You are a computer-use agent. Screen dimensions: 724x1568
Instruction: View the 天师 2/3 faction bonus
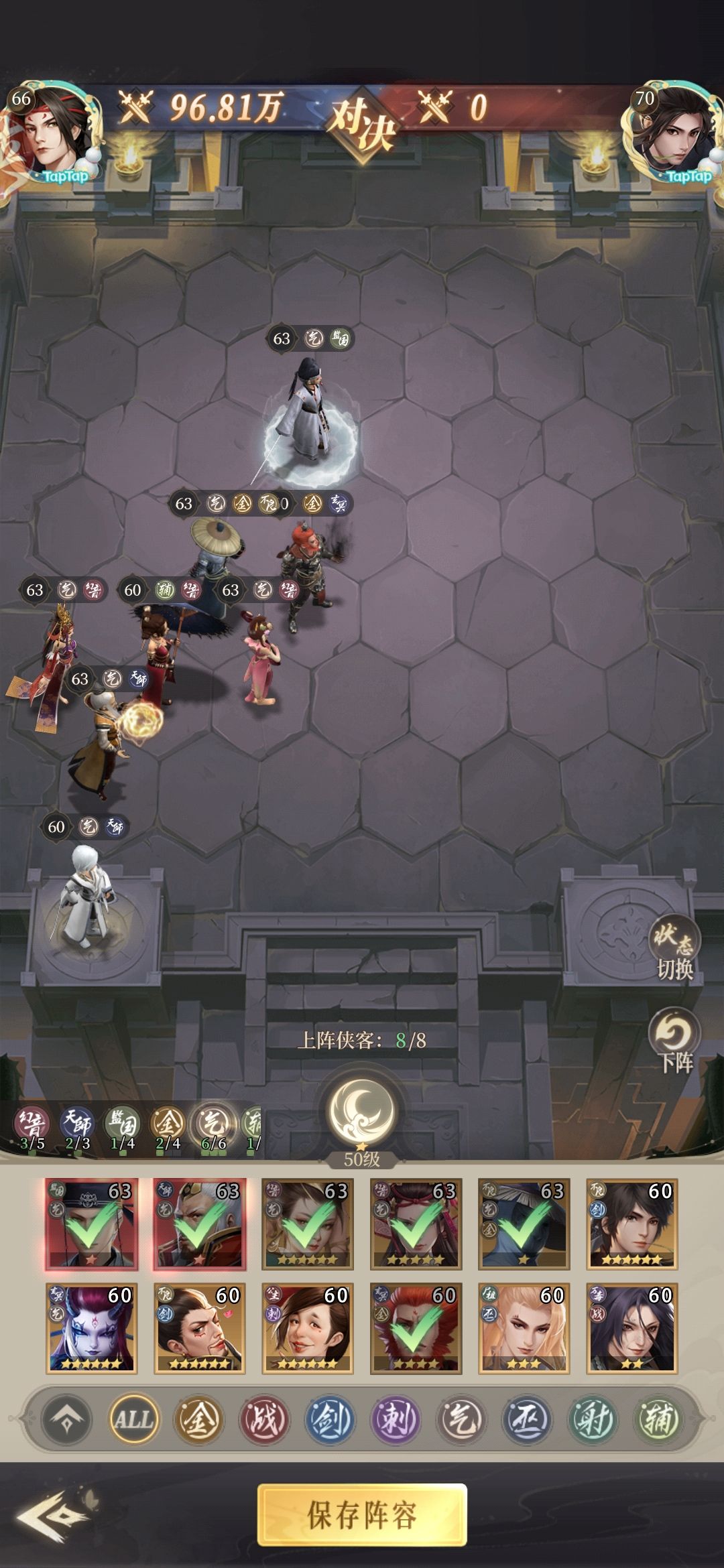point(76,1127)
